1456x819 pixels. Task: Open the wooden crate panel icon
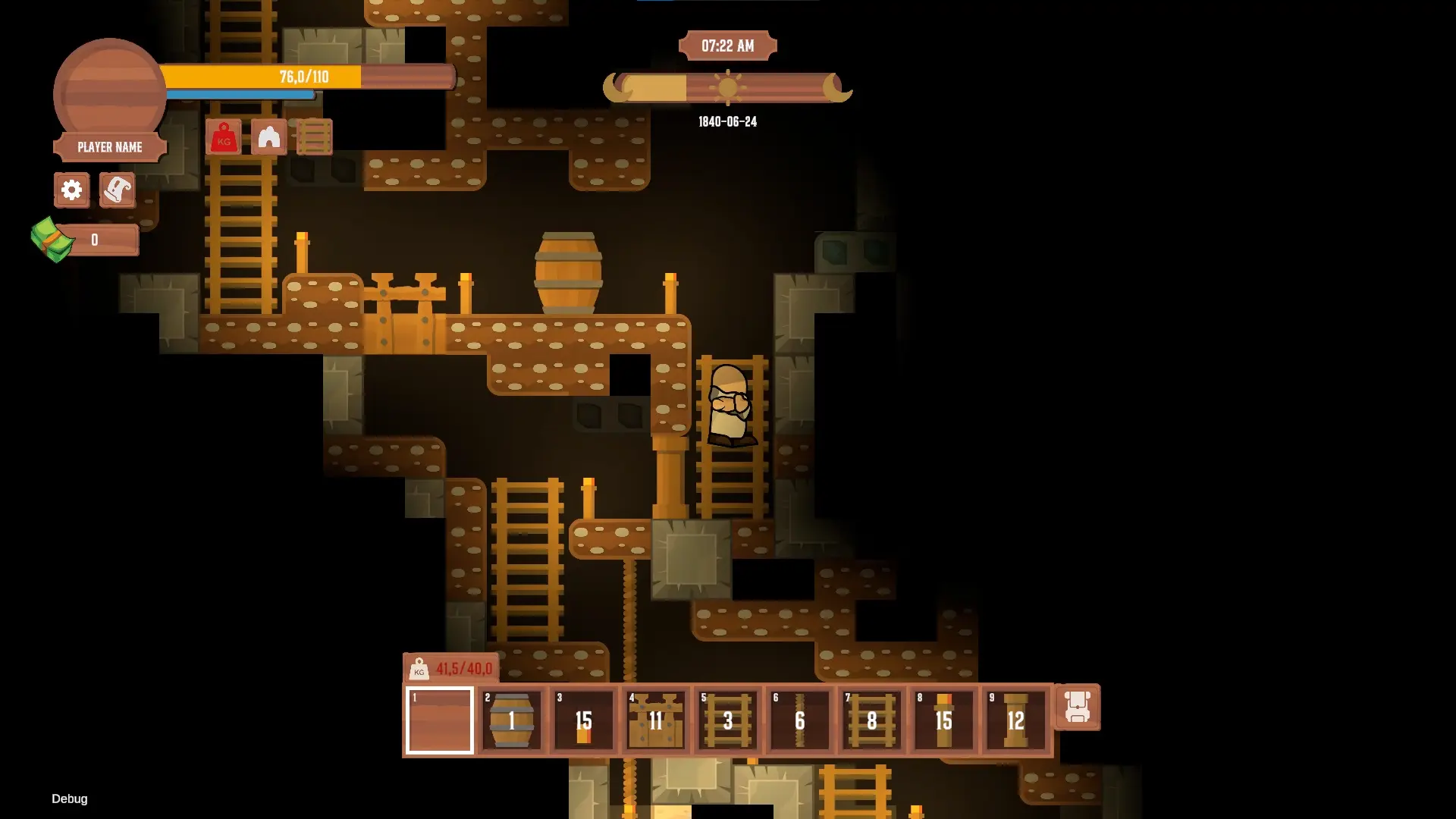click(315, 137)
